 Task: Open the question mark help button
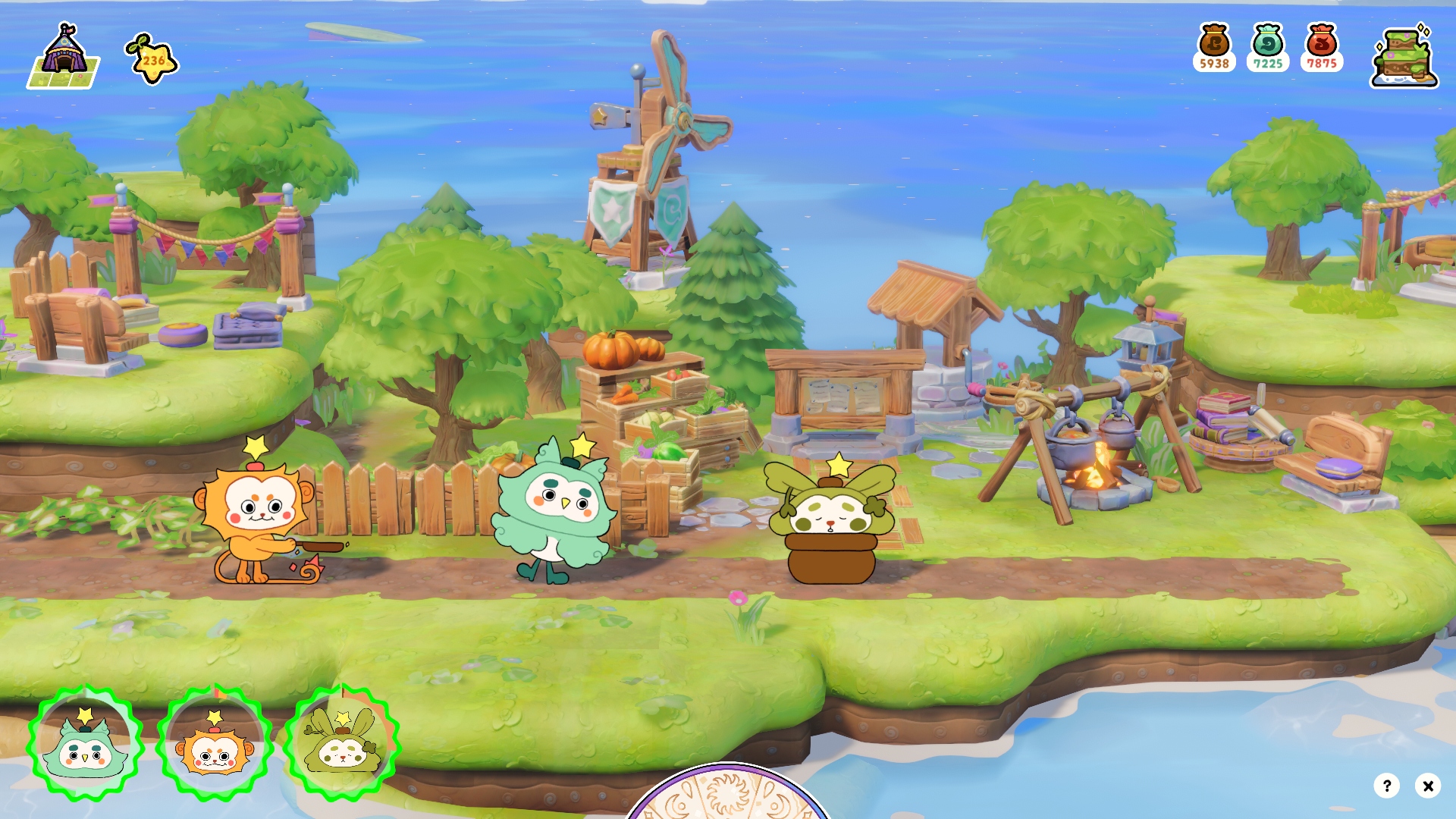[1387, 786]
